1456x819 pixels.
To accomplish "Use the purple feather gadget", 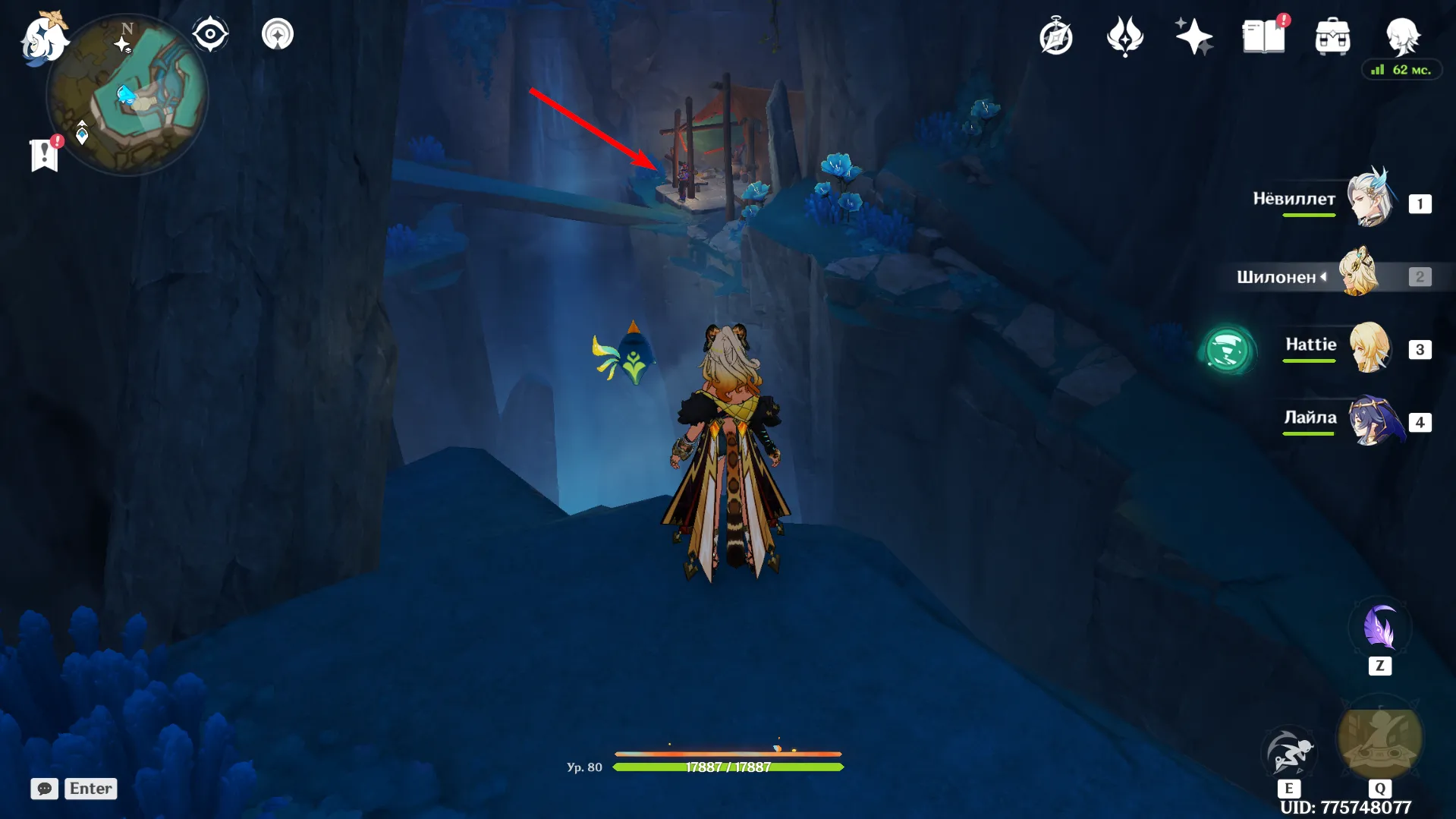I will [1379, 628].
